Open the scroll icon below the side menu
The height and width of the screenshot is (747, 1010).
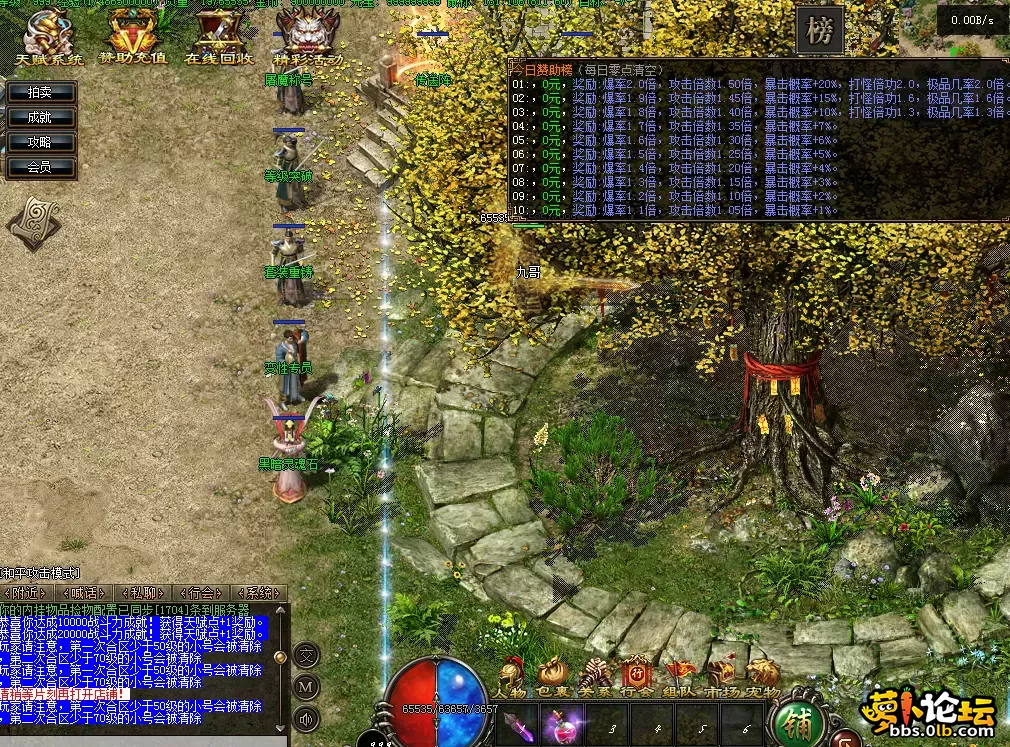[x=33, y=222]
